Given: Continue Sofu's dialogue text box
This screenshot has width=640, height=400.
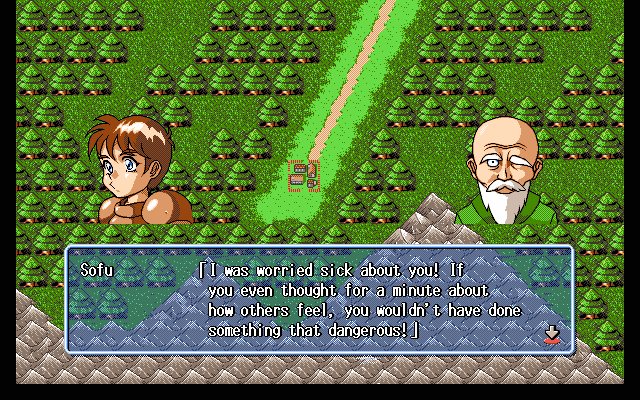Looking at the screenshot, I should pyautogui.click(x=320, y=299).
